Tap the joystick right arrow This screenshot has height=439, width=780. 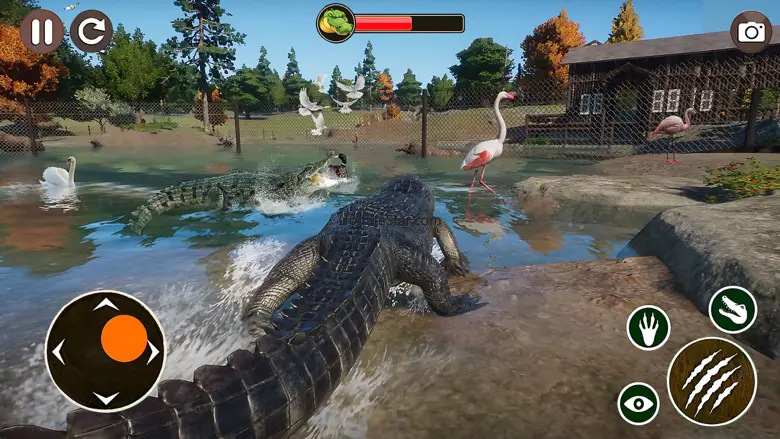coord(153,351)
